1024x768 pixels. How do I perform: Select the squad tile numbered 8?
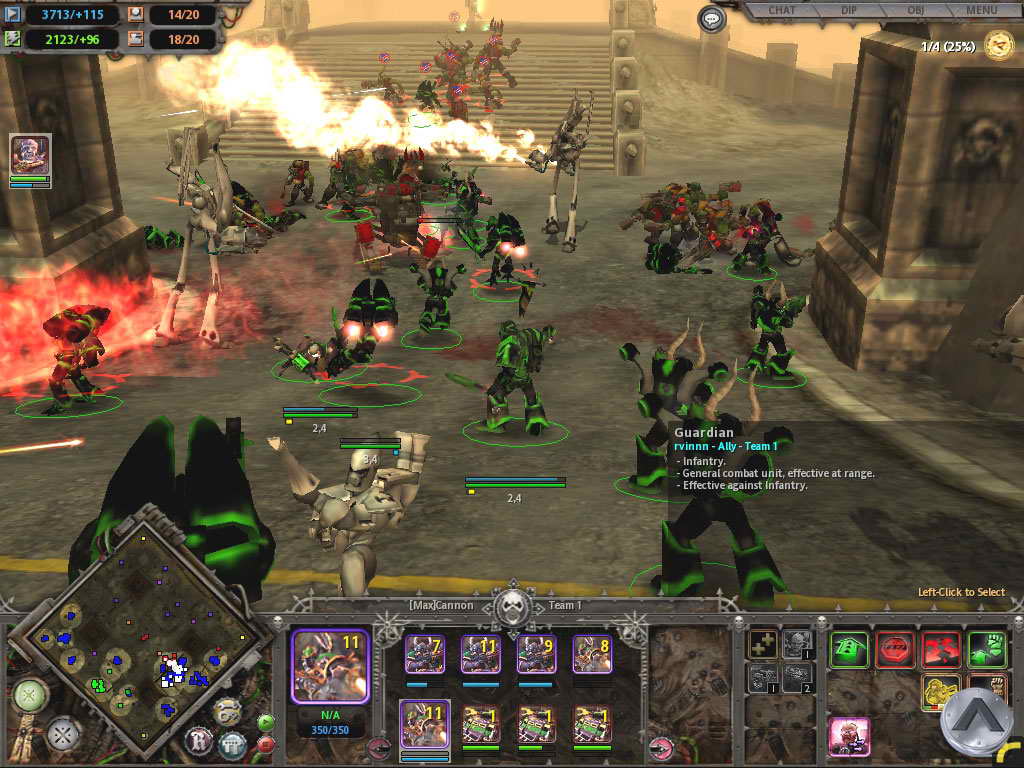[x=592, y=653]
